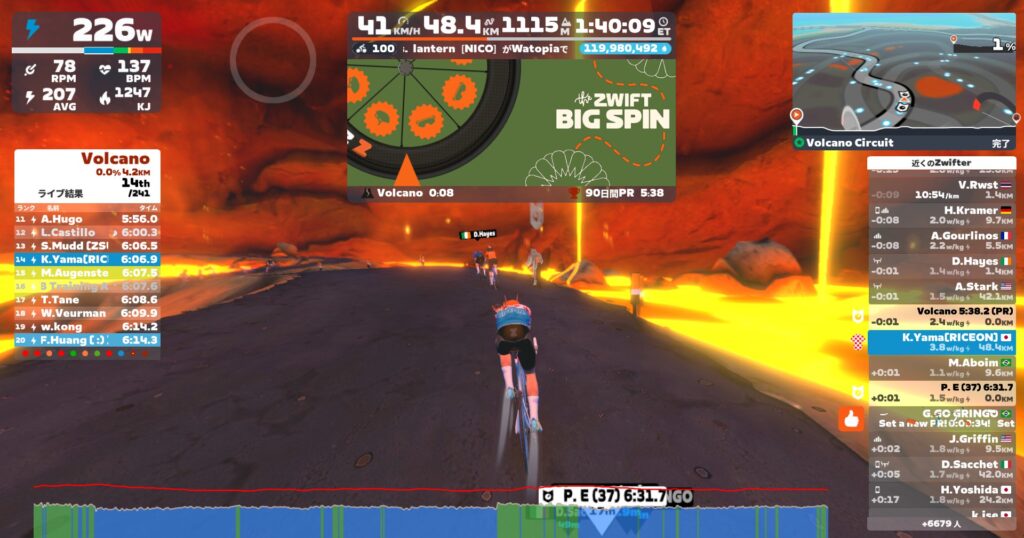Viewport: 1024px width, 538px height.
Task: Open the 226w power stats panel
Action: tap(86, 62)
